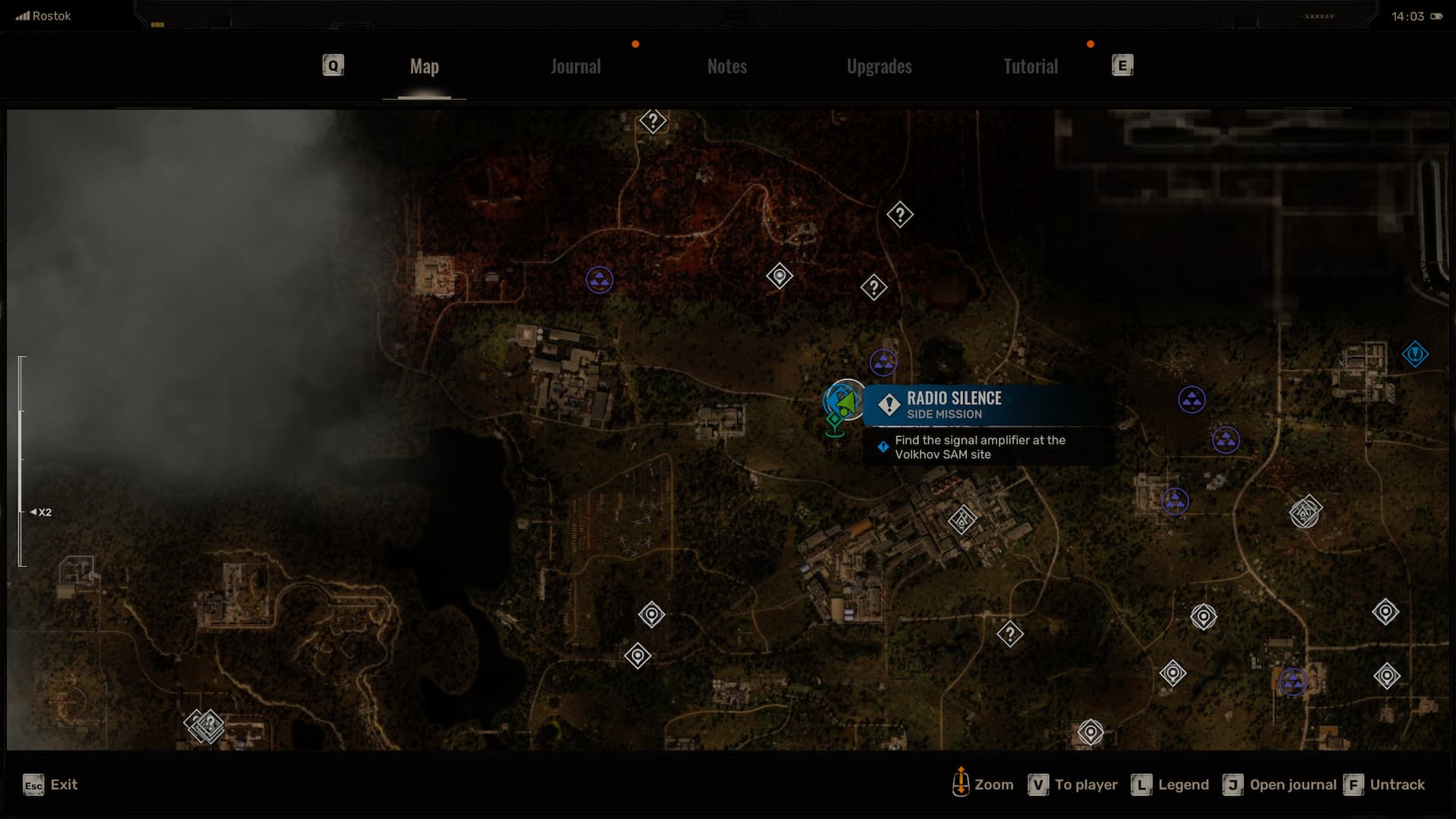
Task: Show the Tutorial tab
Action: pyautogui.click(x=1030, y=67)
